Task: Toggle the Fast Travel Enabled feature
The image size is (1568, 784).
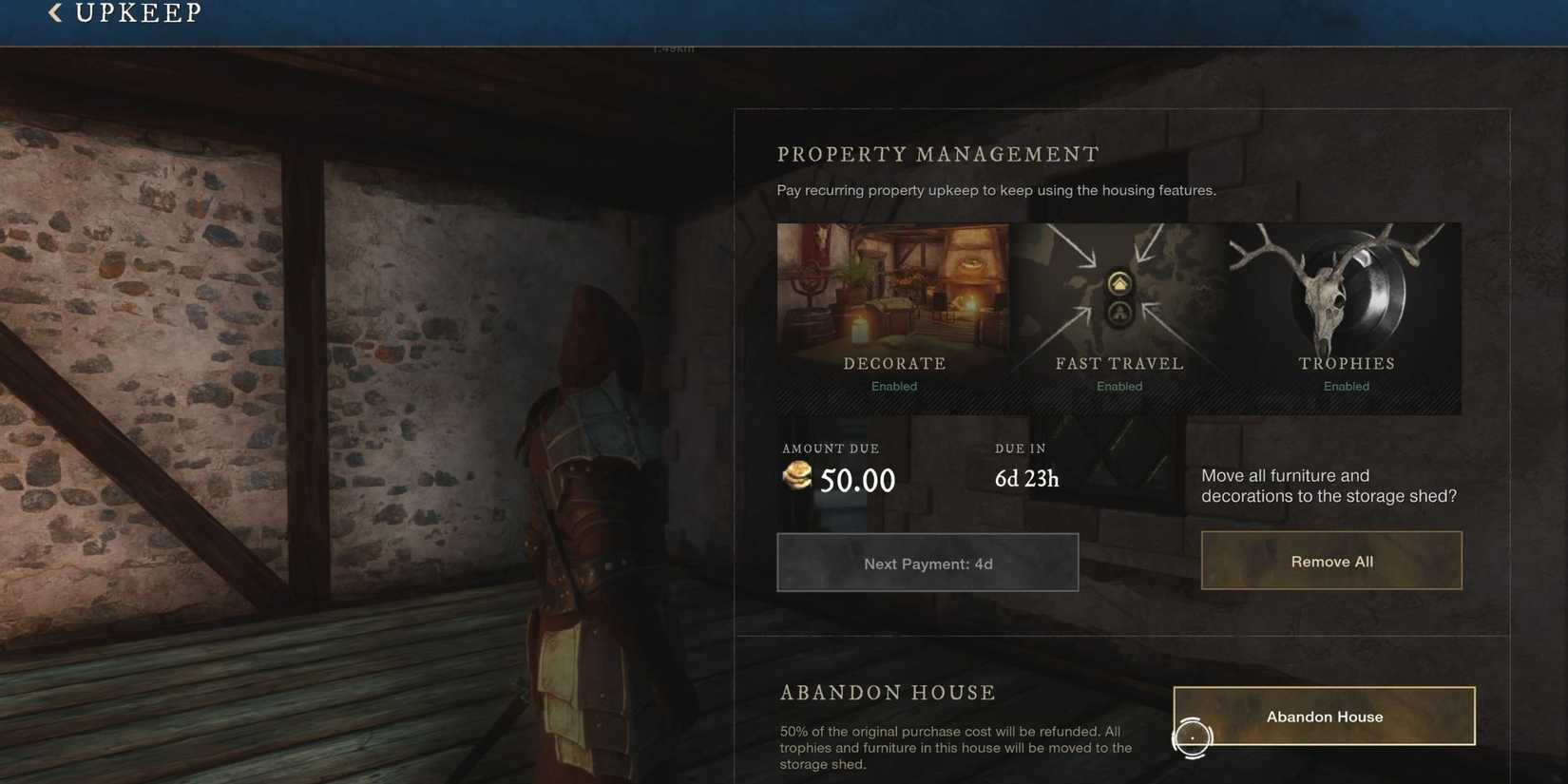Action: 1119,386
